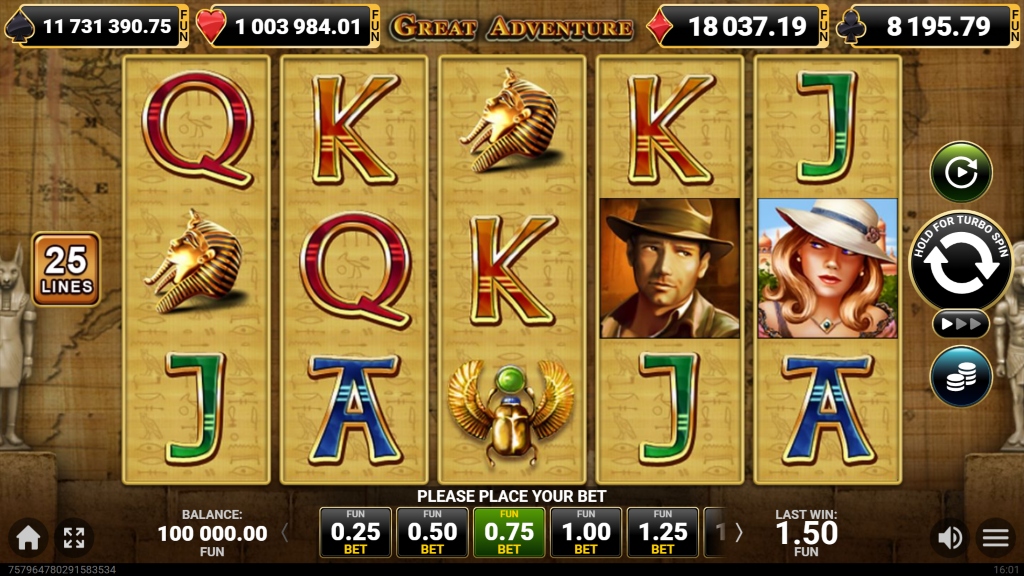Show next bet options with right arrow

739,533
